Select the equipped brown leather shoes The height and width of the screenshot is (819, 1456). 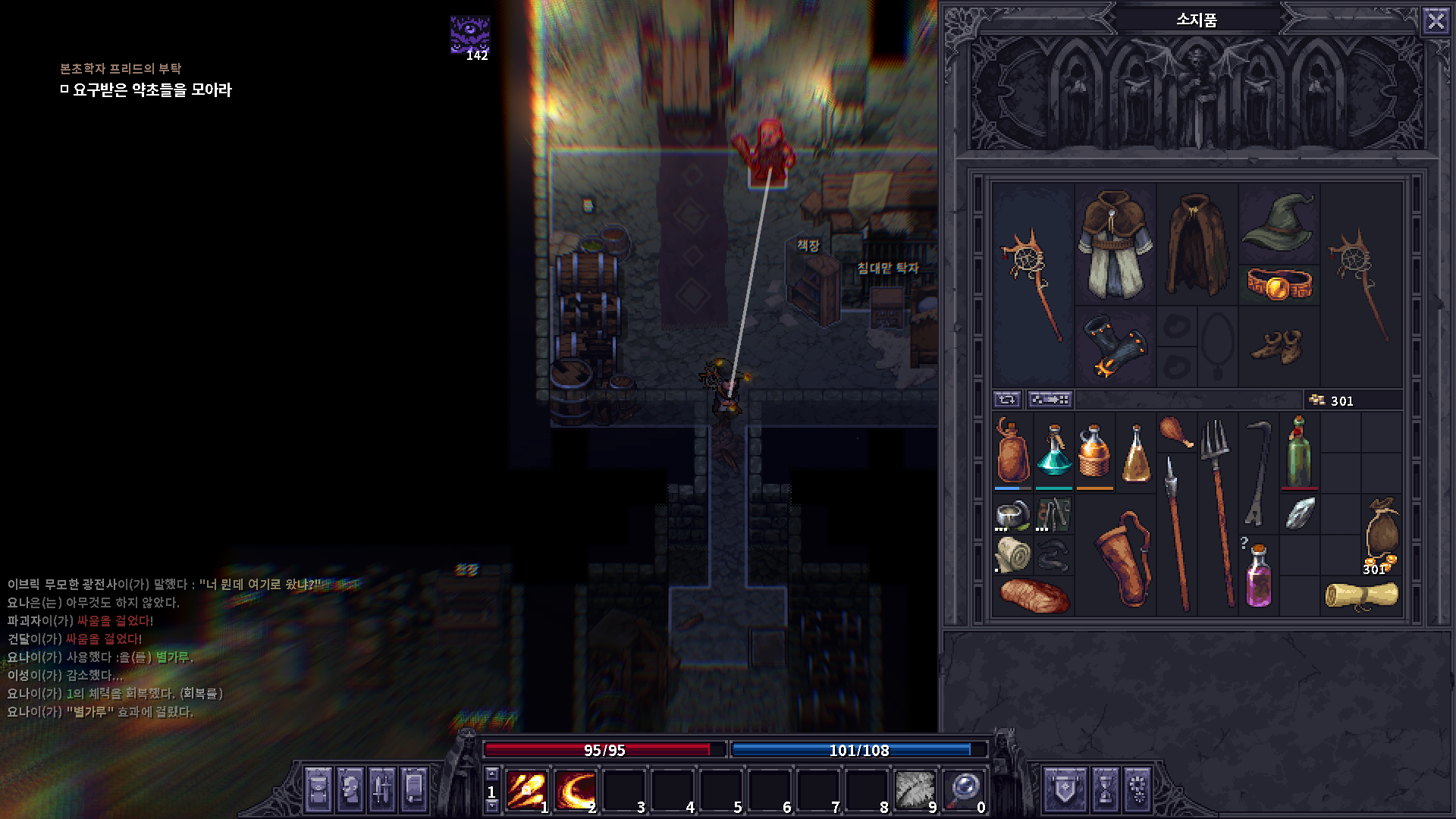(1279, 347)
